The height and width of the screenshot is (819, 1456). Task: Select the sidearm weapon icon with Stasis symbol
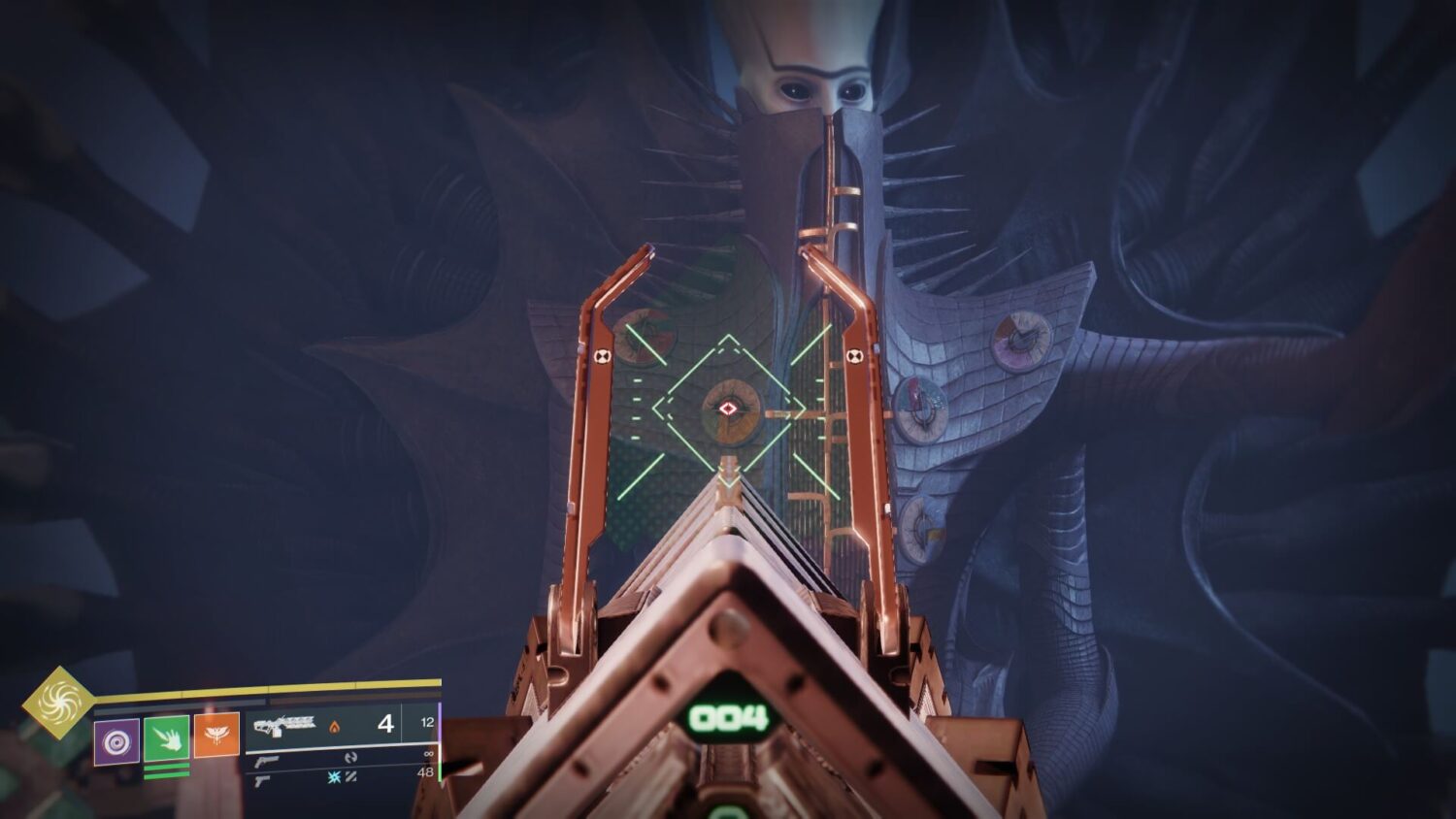261,782
